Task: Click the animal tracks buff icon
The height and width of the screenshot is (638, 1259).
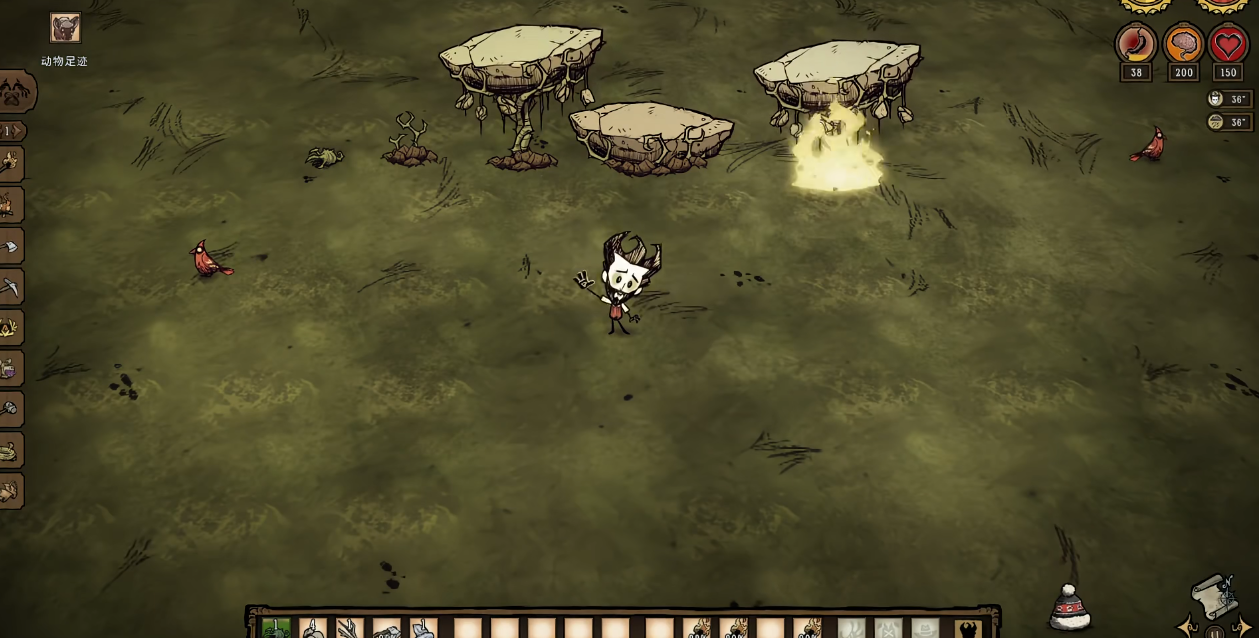Action: (65, 28)
